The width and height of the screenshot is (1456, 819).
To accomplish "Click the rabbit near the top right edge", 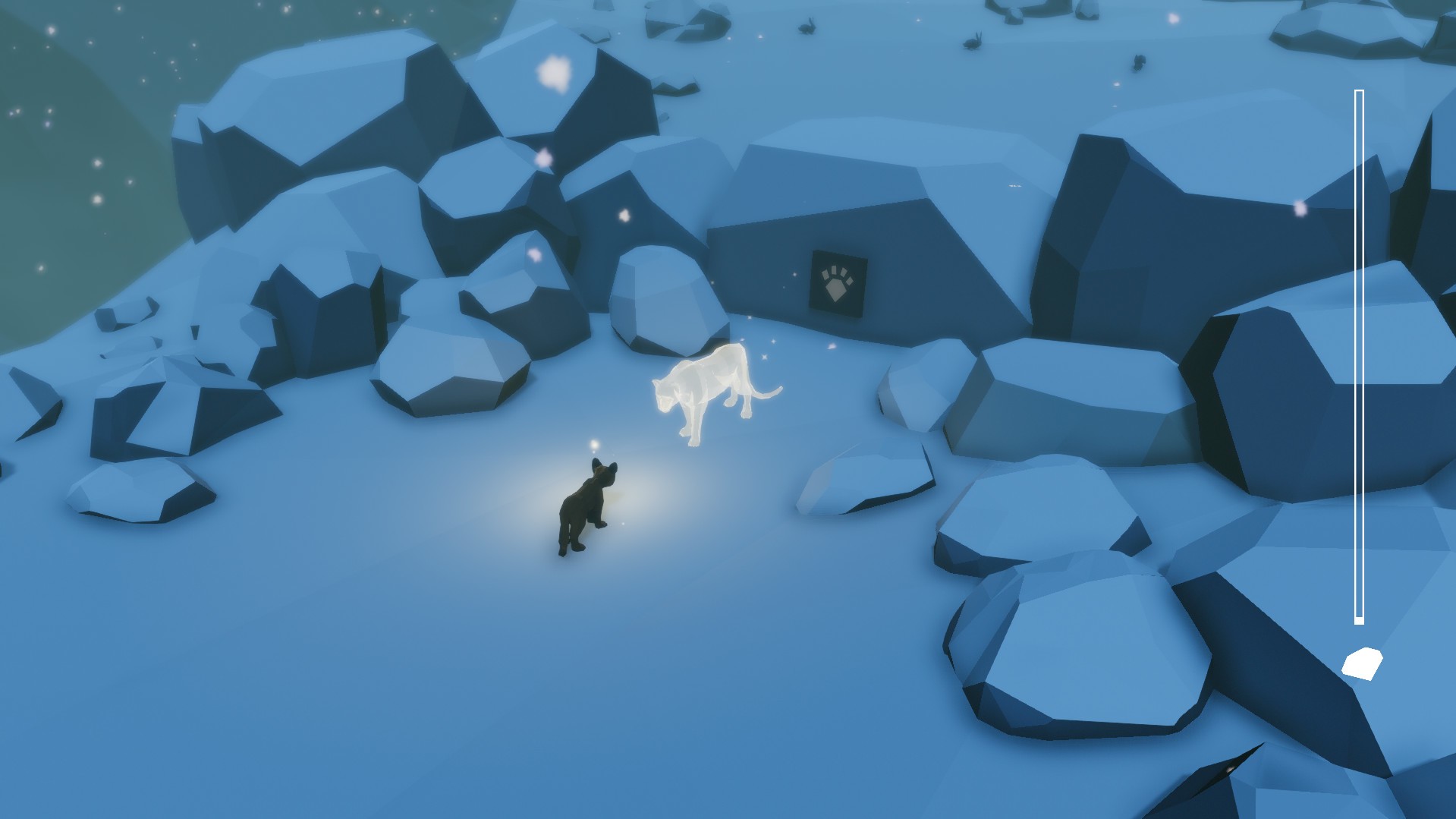I will pos(1138,62).
